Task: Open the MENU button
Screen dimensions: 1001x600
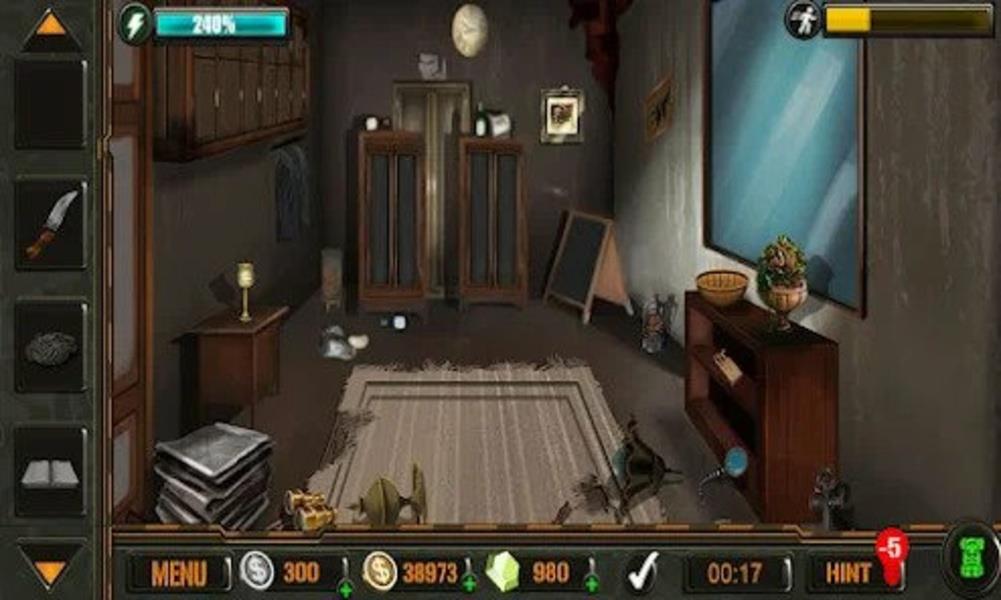Action: 179,573
